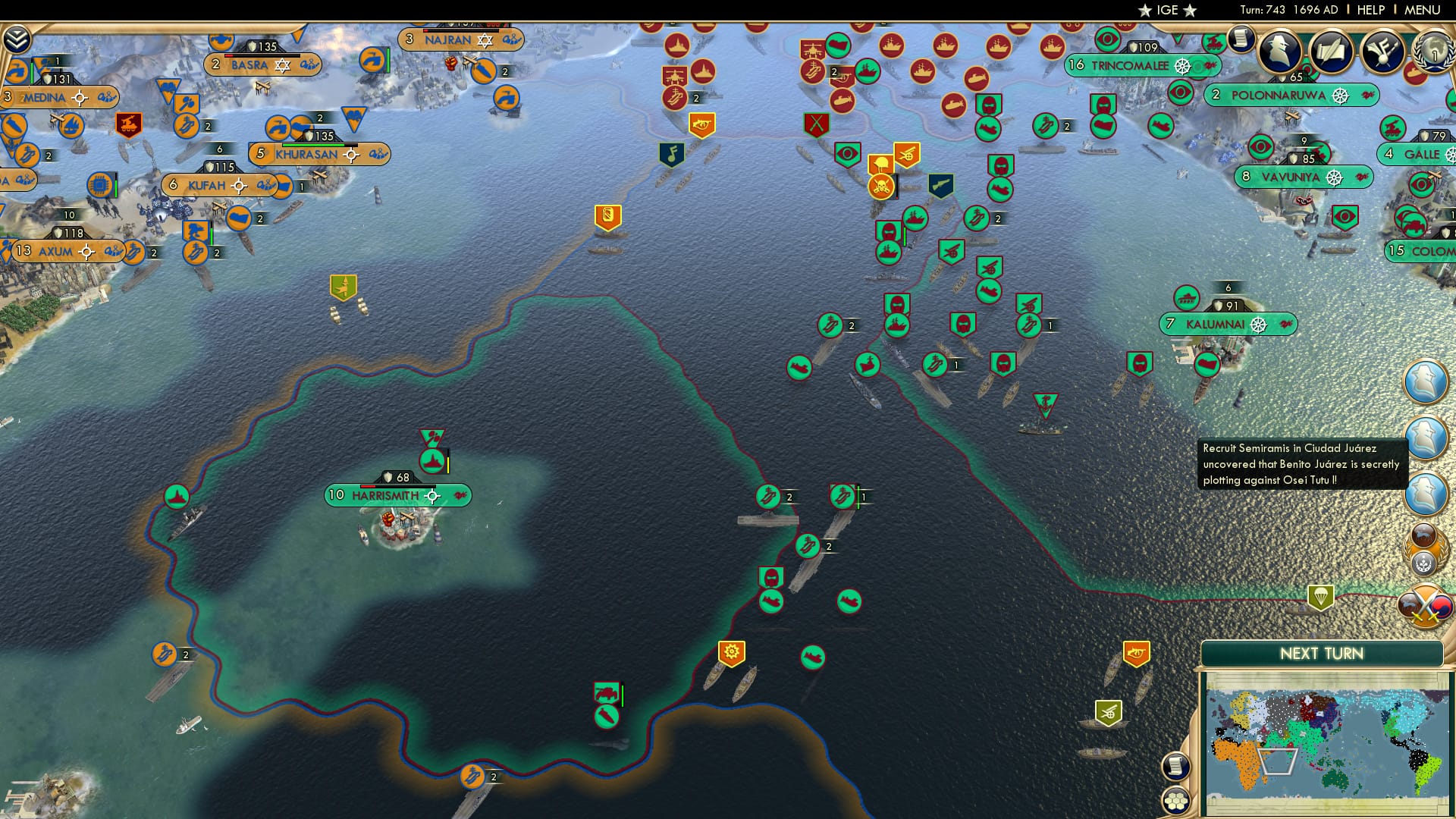This screenshot has width=1456, height=819.
Task: Open HELP from the top bar
Action: click(x=1371, y=10)
